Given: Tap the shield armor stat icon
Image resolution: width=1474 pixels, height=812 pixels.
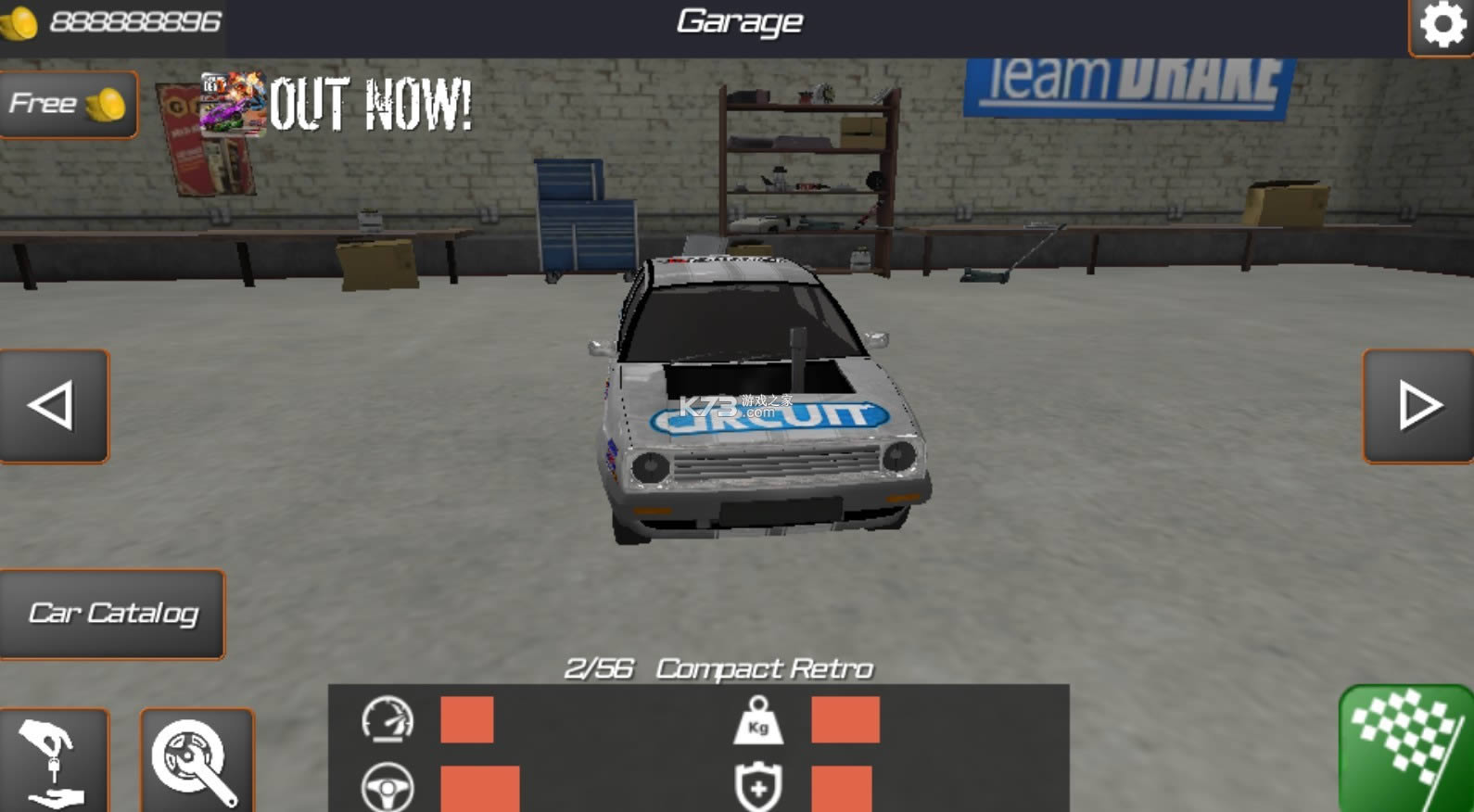Looking at the screenshot, I should pyautogui.click(x=760, y=789).
